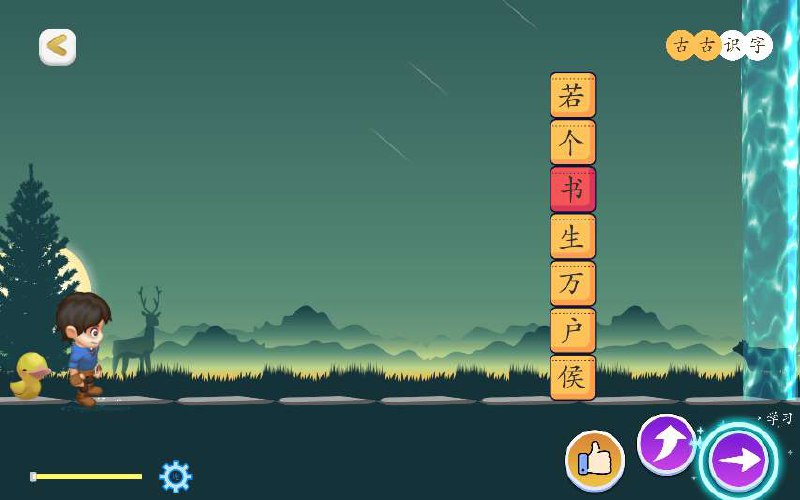This screenshot has width=800, height=500.
Task: Select the 户 character tile
Action: [x=572, y=331]
